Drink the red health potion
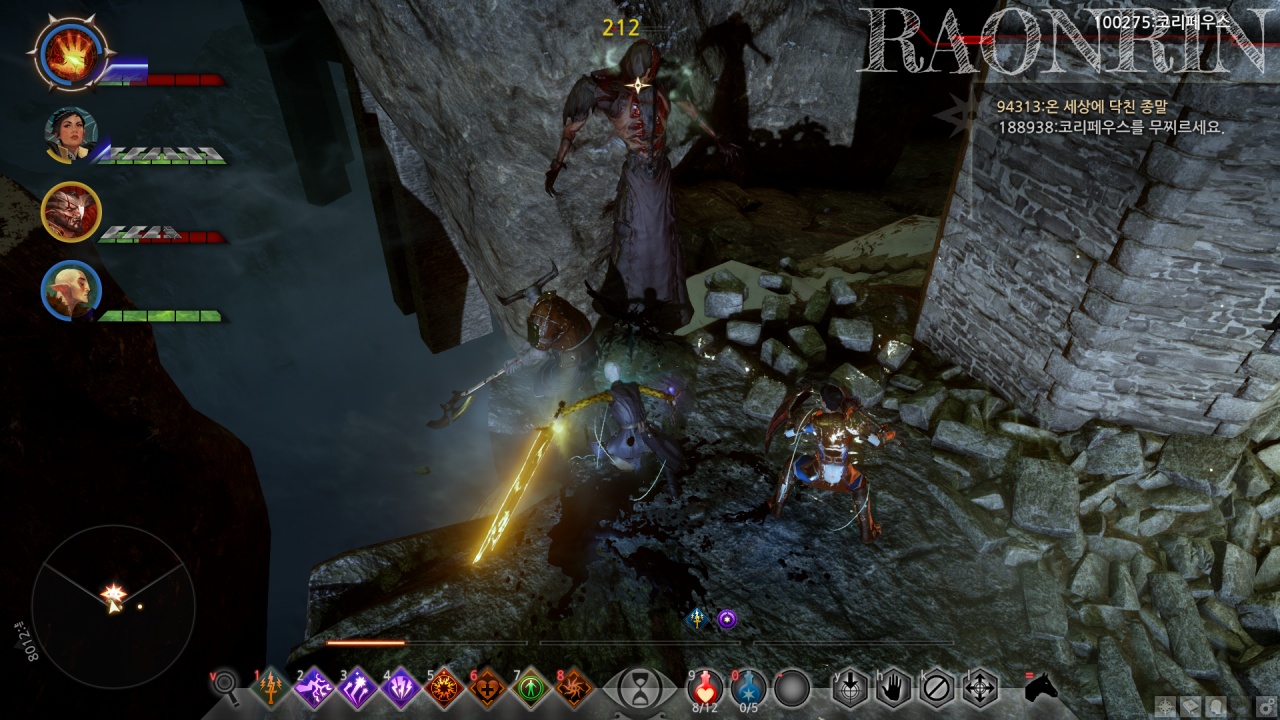Viewport: 1280px width, 720px height. point(705,687)
